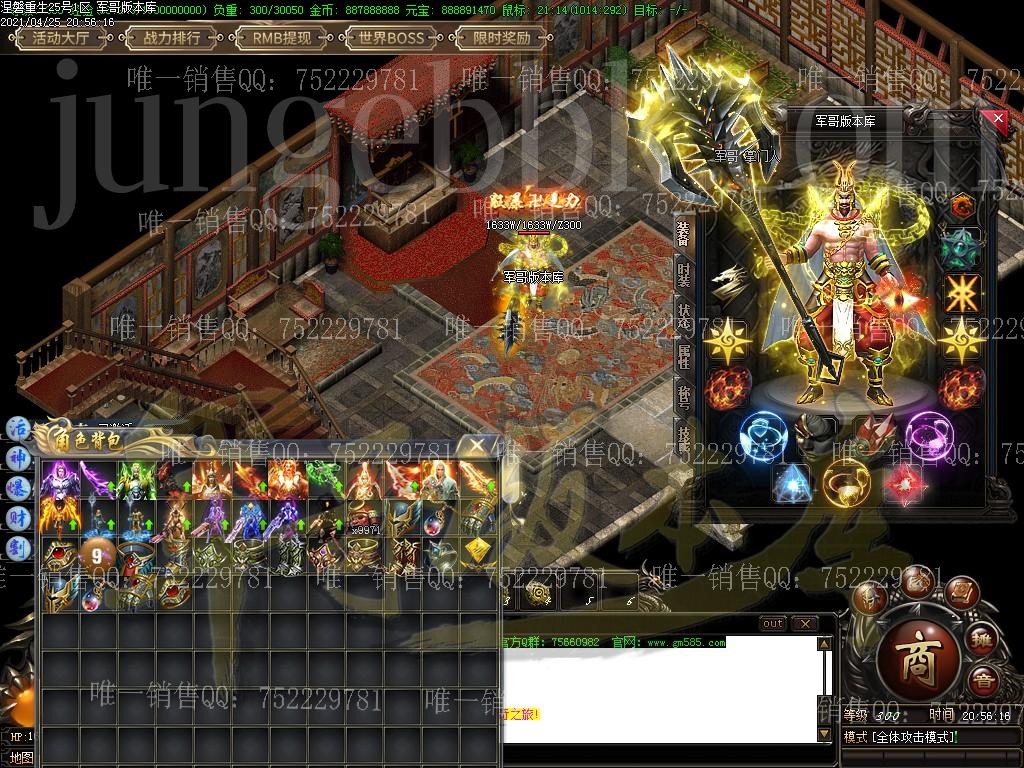Click the 摊 stall button

click(983, 639)
